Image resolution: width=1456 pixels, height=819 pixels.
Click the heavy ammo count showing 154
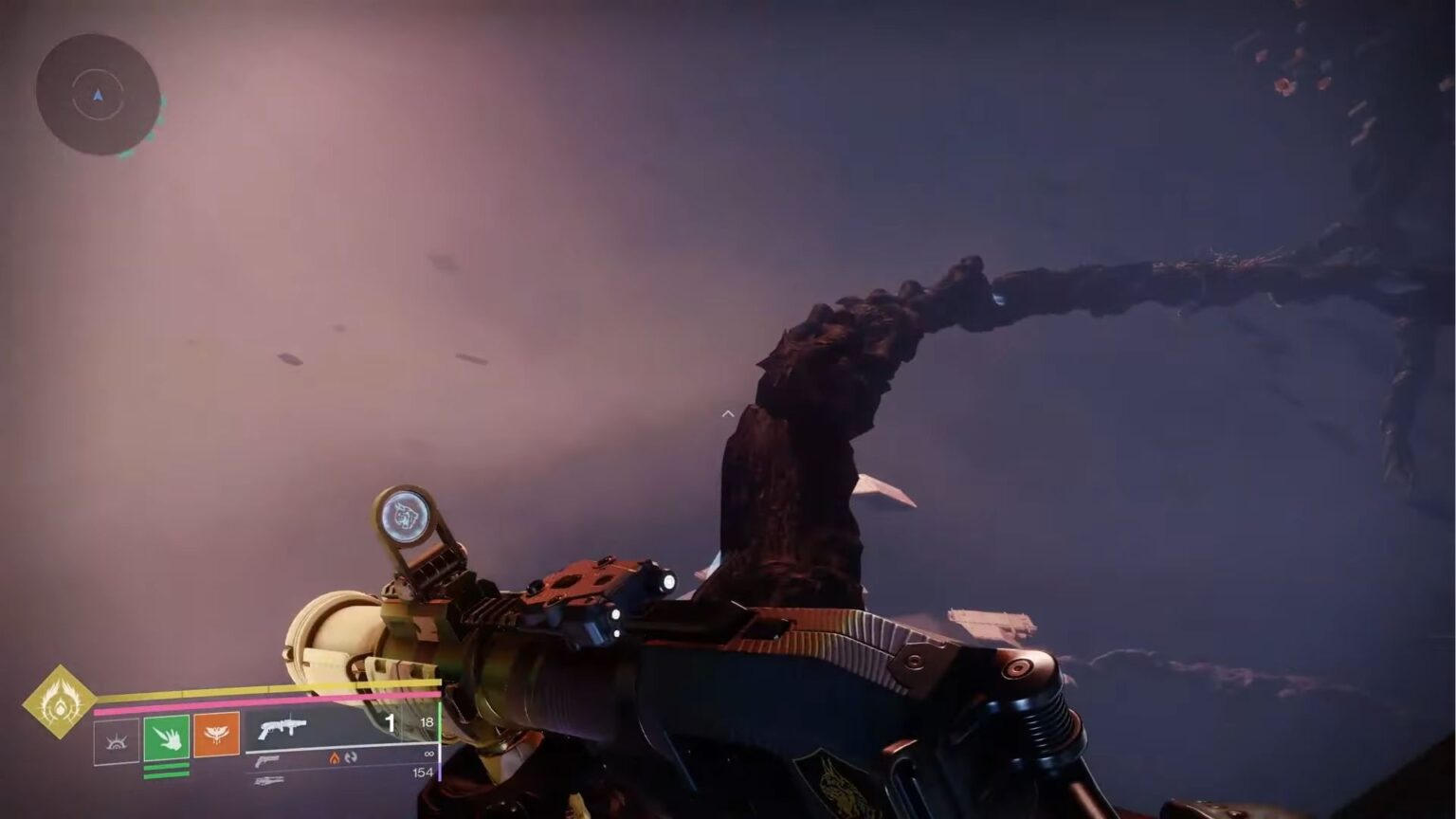pyautogui.click(x=425, y=773)
